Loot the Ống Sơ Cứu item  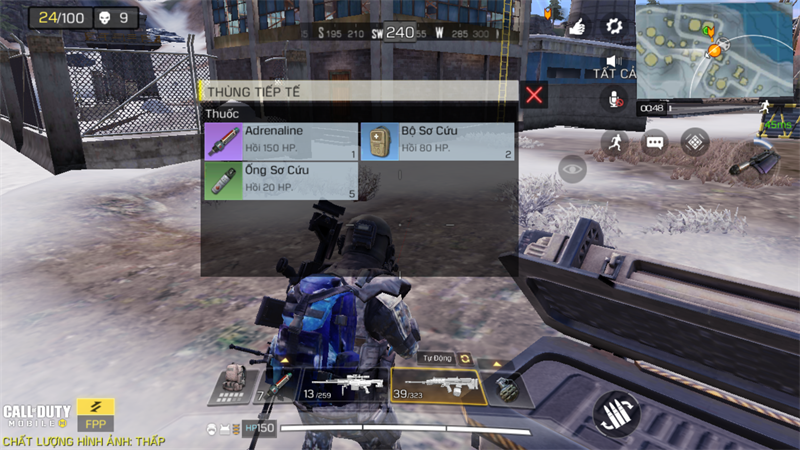pyautogui.click(x=280, y=181)
